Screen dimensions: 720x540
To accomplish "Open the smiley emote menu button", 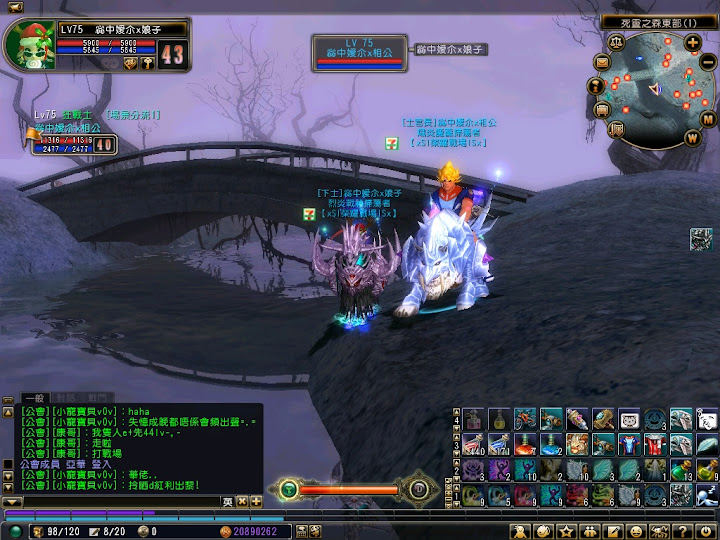I will [635, 530].
